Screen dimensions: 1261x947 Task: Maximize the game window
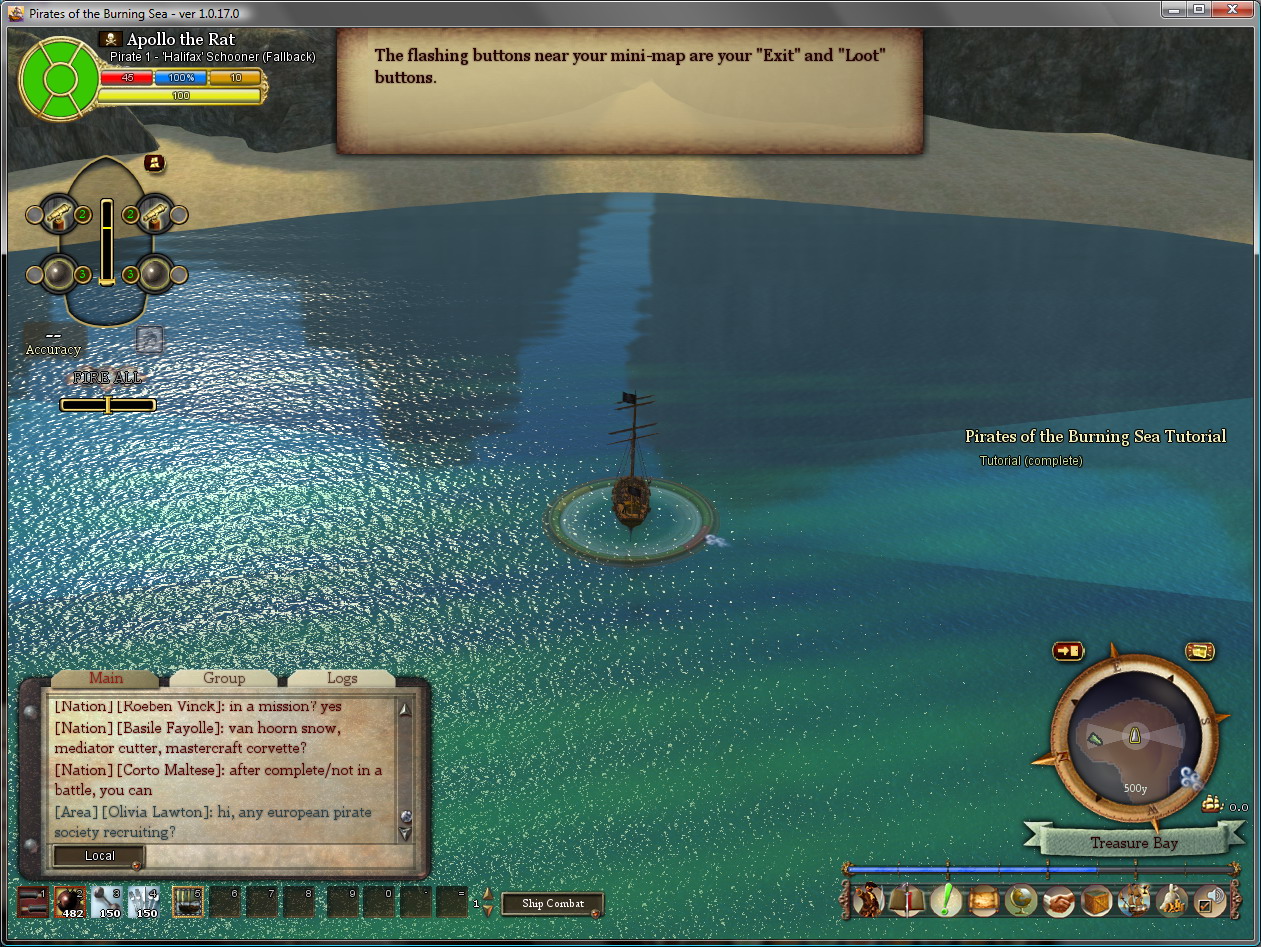click(x=1198, y=9)
